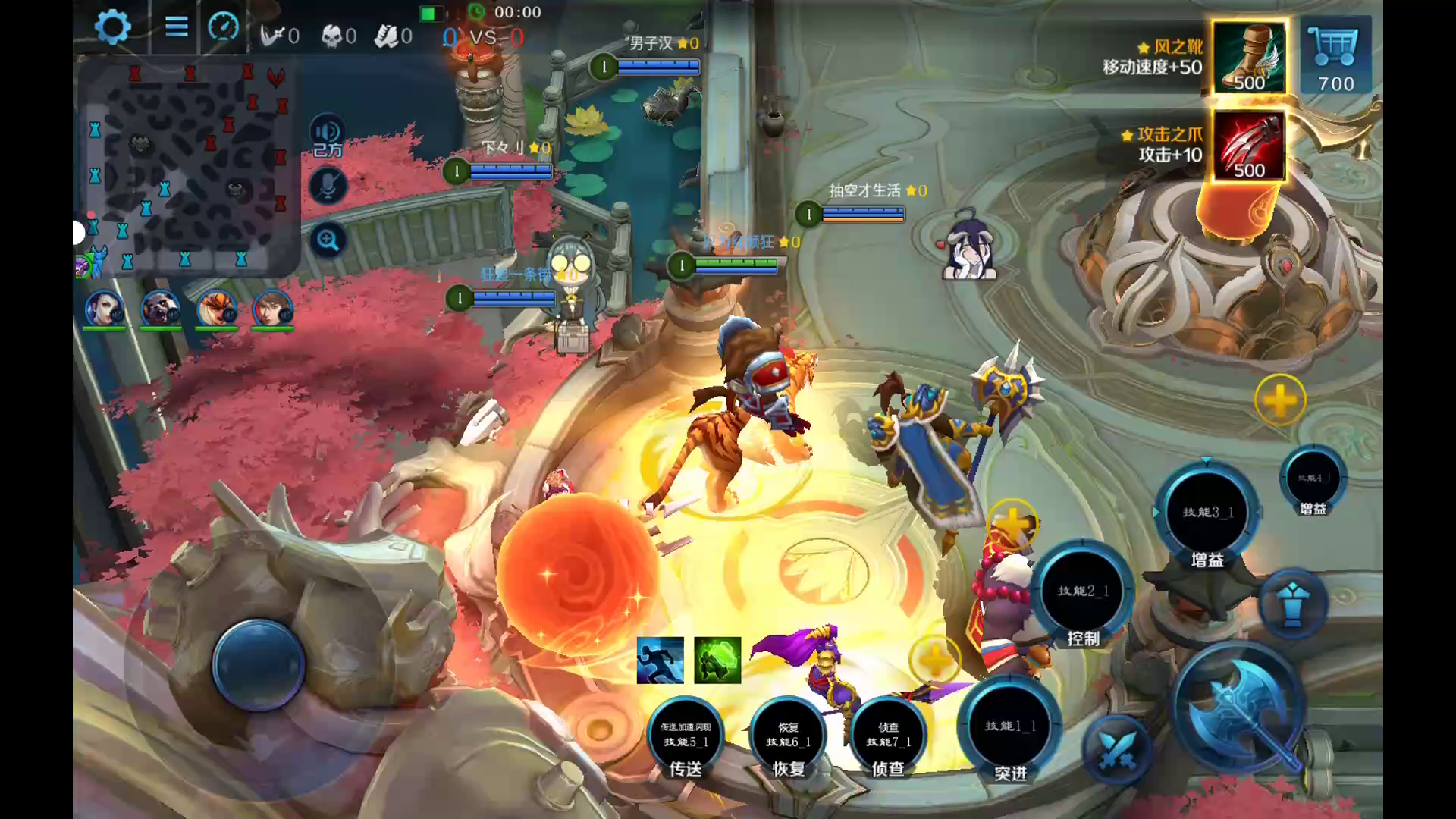Buy the 攻击之爪 claw item
Screen dimensions: 1456x819
1248,146
